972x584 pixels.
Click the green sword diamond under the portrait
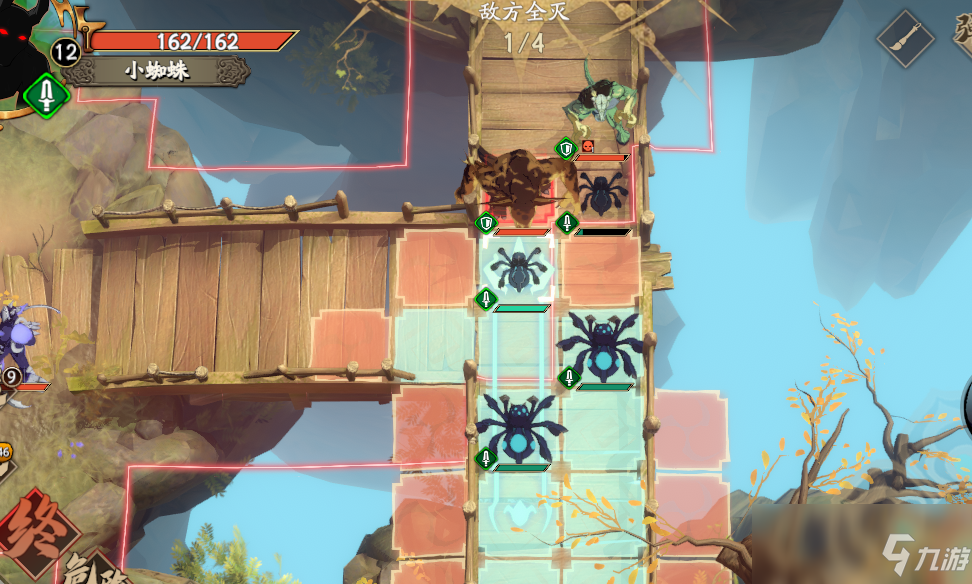pos(46,96)
